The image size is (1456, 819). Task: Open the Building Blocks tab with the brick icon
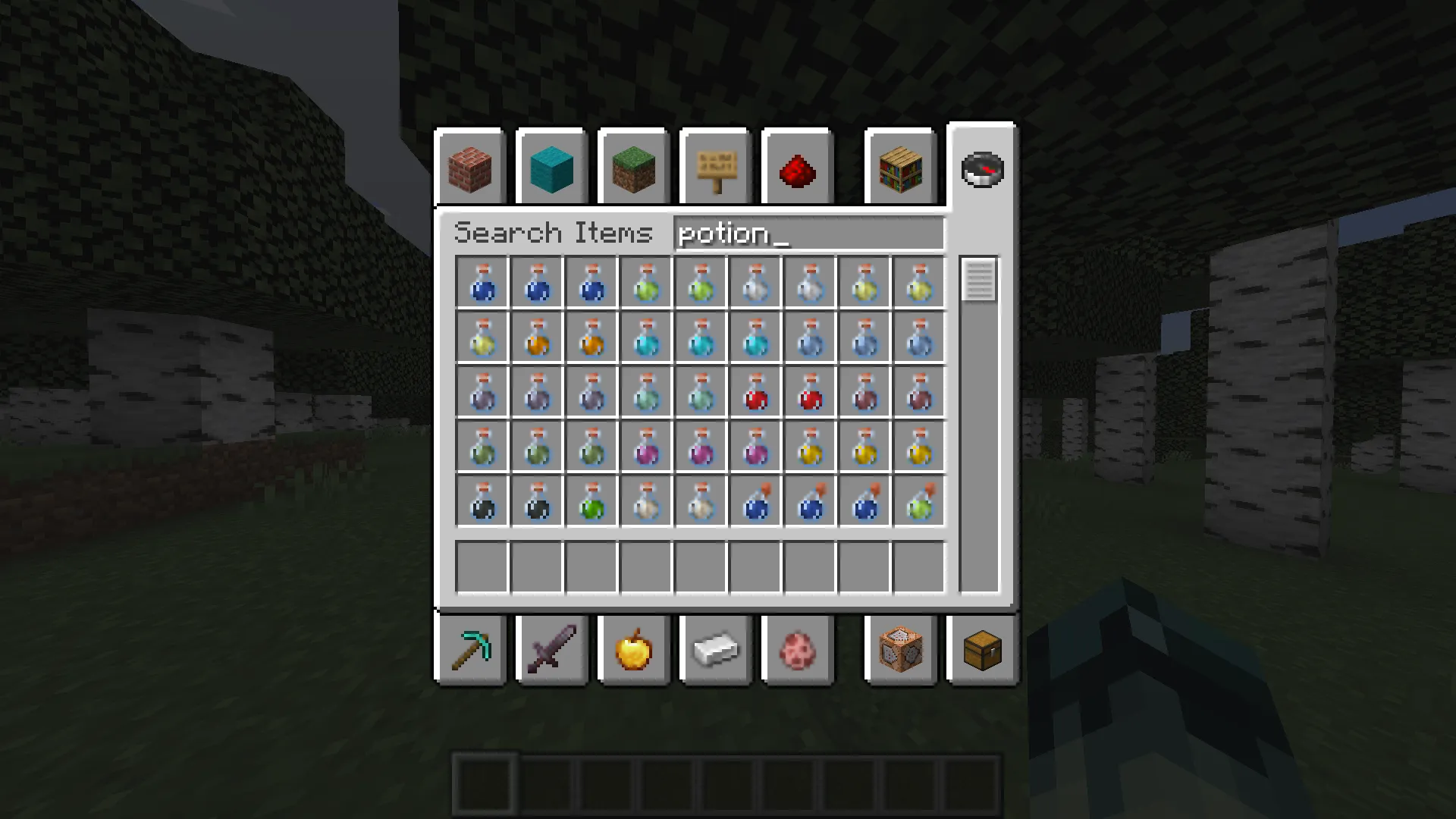point(471,168)
